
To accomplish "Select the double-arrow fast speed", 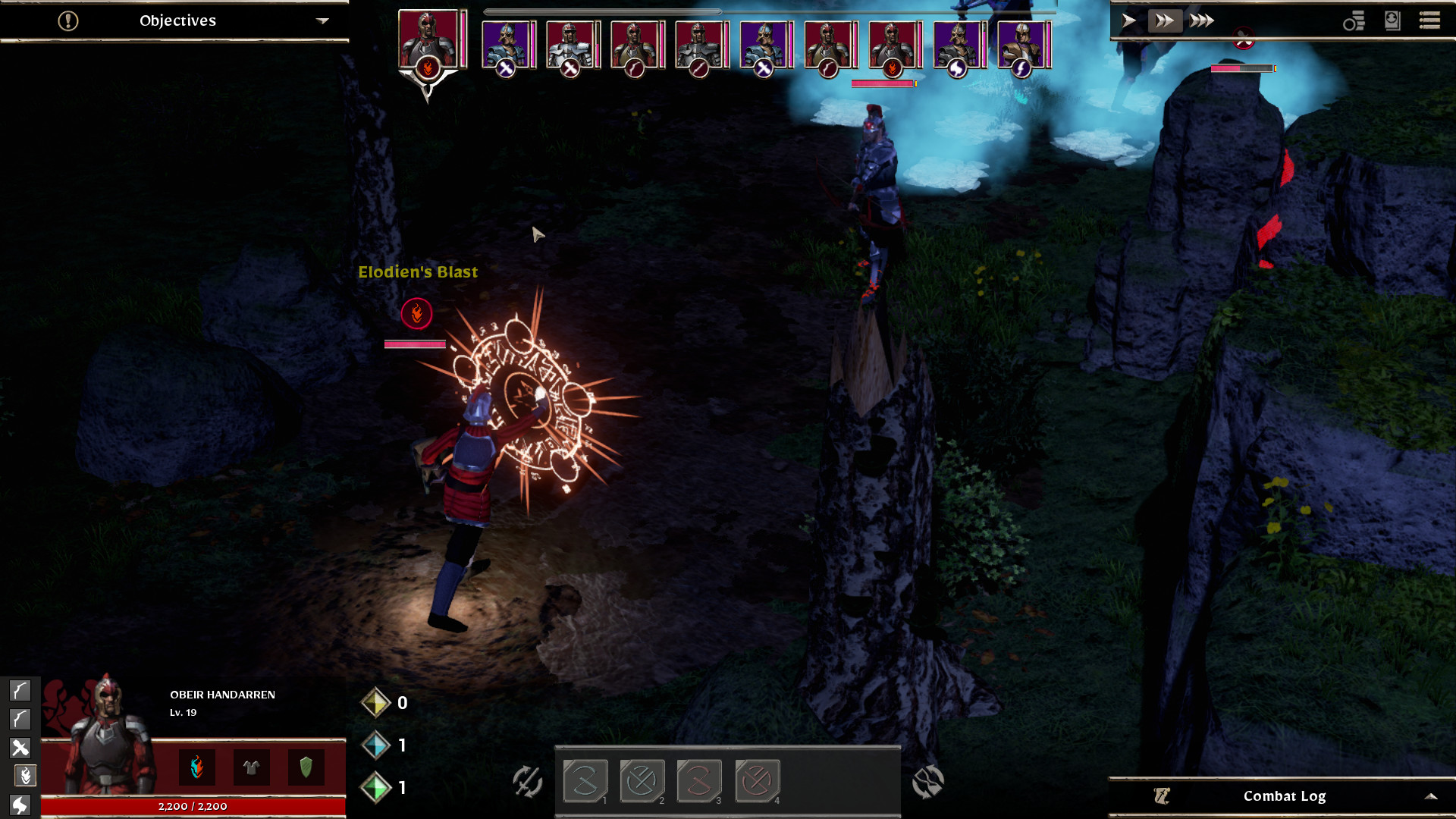I will (1164, 20).
